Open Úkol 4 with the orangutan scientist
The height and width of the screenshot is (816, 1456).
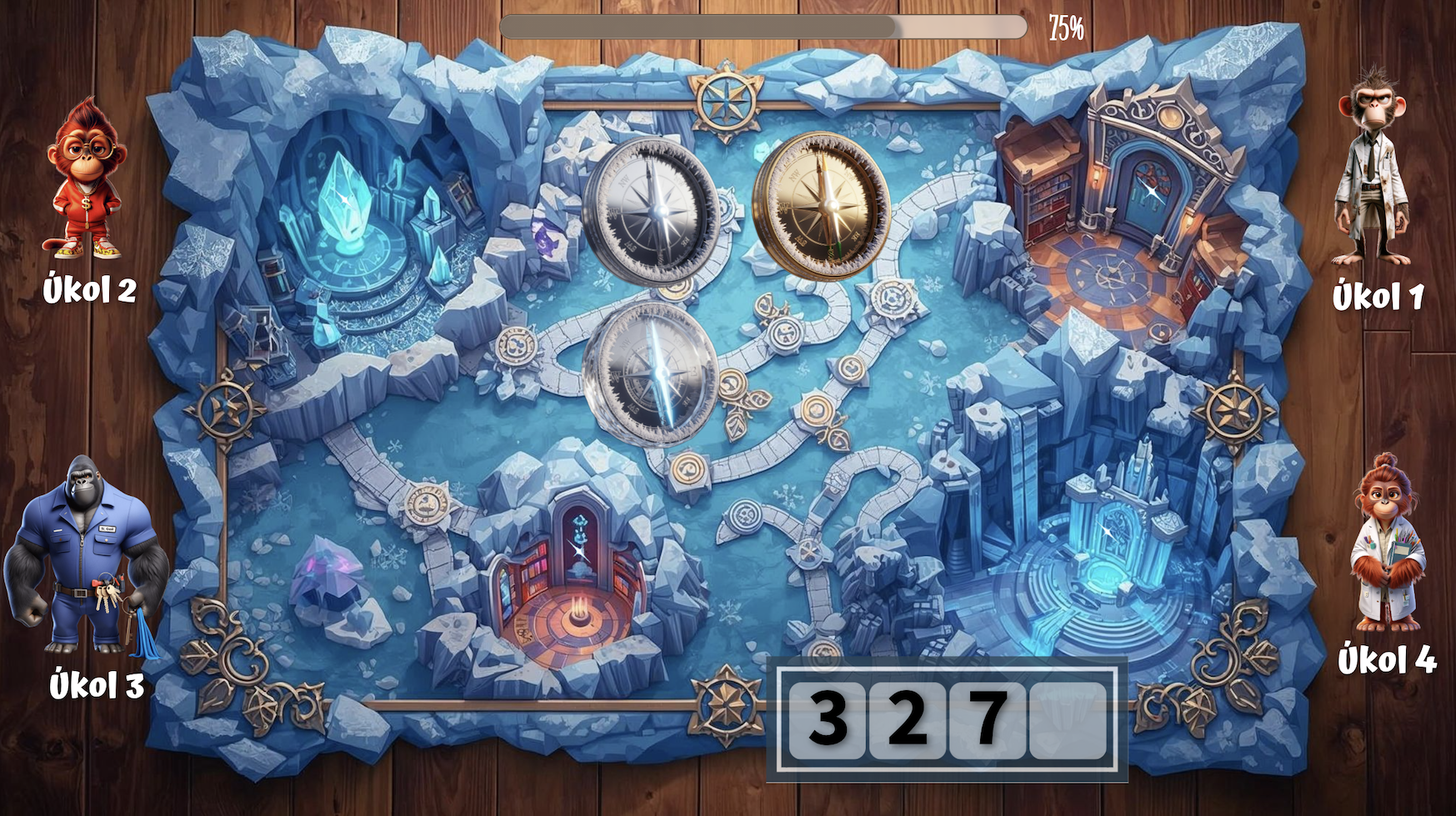pos(1386,545)
